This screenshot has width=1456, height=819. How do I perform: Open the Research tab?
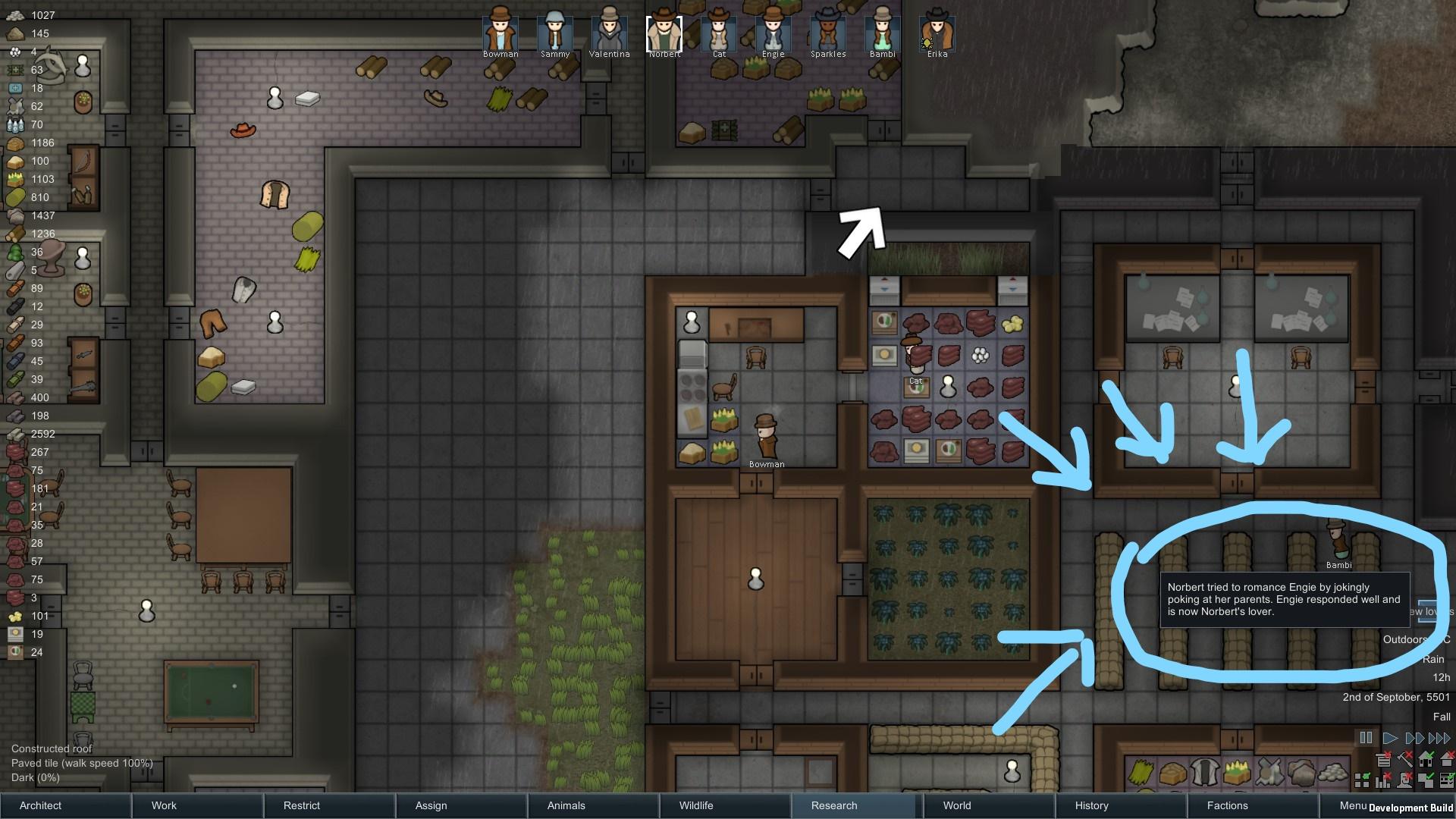coord(833,805)
